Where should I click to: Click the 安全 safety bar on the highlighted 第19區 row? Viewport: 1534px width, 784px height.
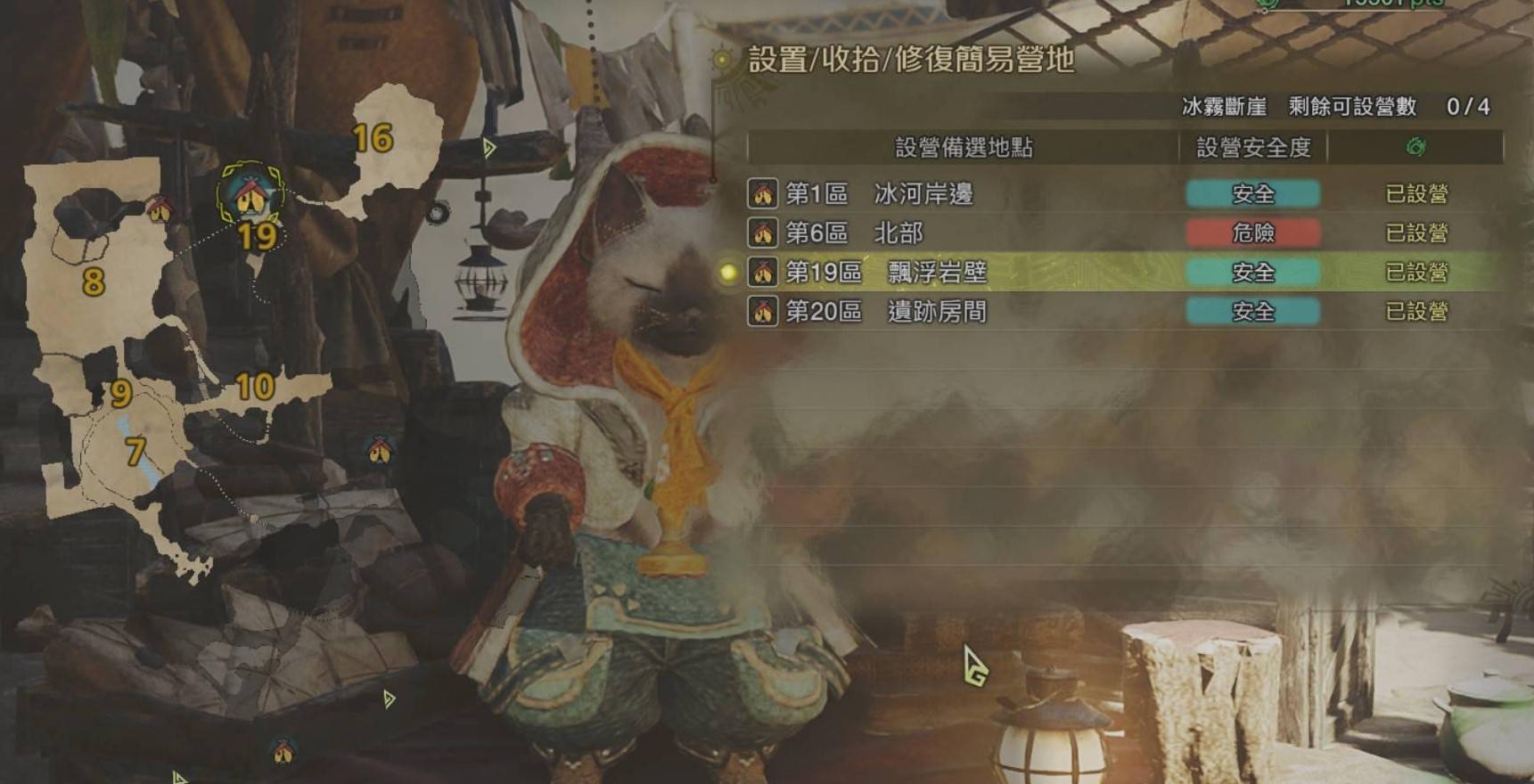tap(1251, 274)
